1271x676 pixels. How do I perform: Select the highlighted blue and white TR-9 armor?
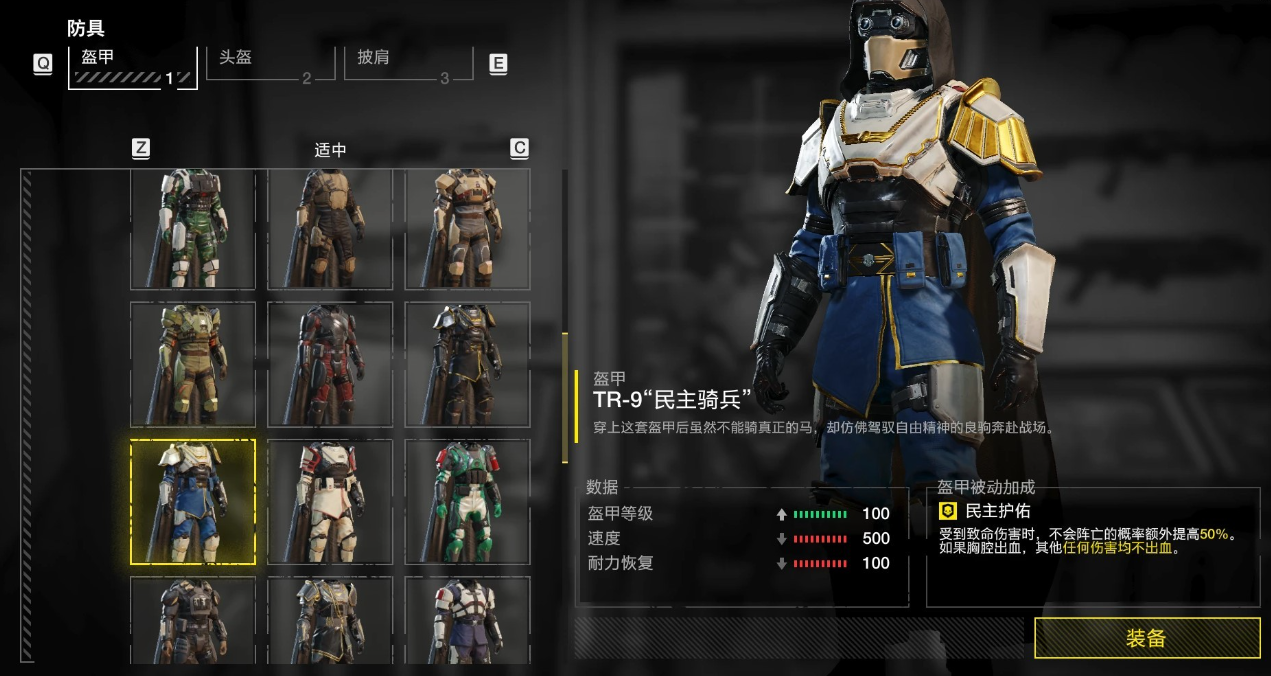coord(193,502)
